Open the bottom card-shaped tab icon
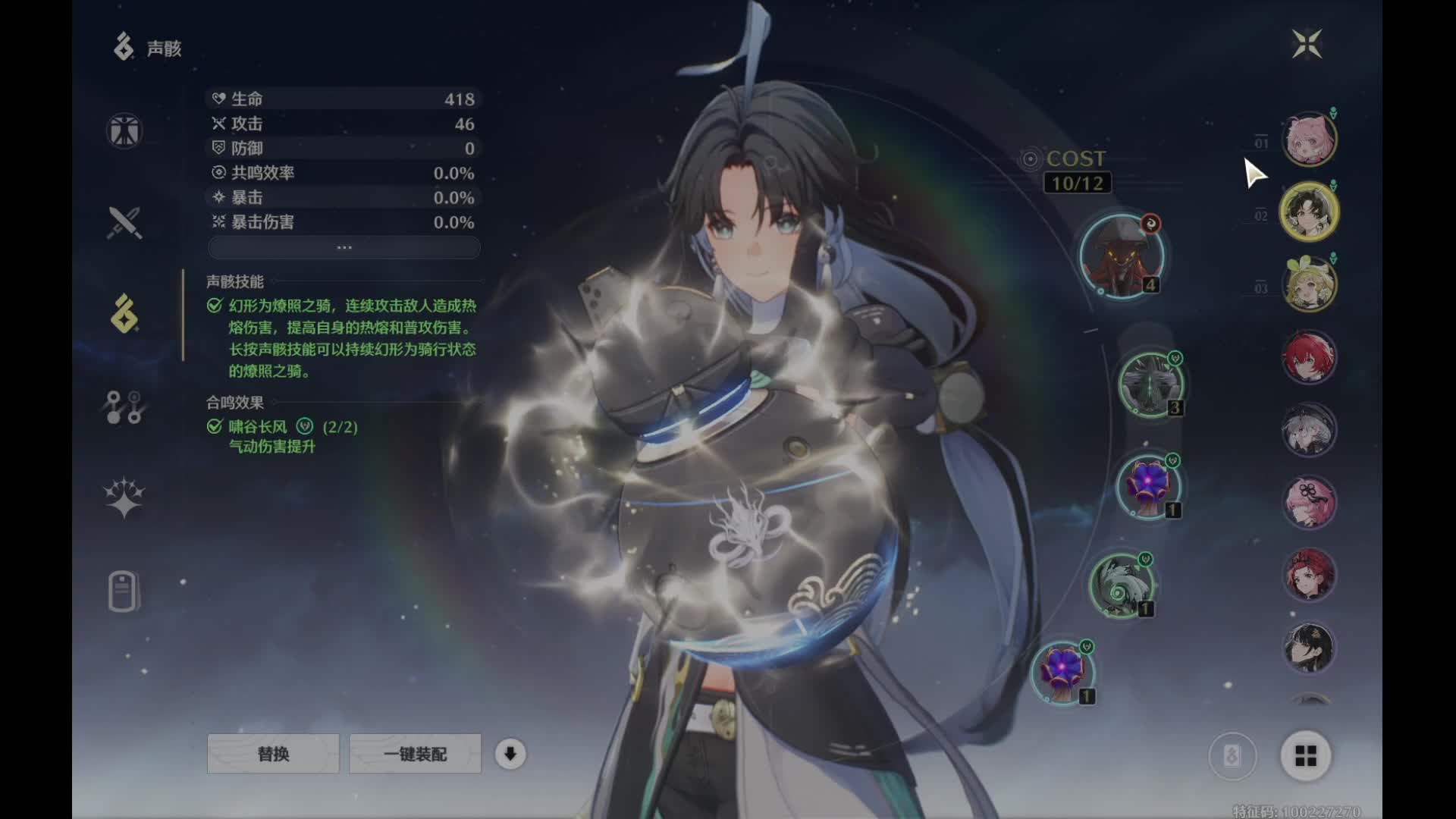Viewport: 1456px width, 819px height. (x=124, y=591)
